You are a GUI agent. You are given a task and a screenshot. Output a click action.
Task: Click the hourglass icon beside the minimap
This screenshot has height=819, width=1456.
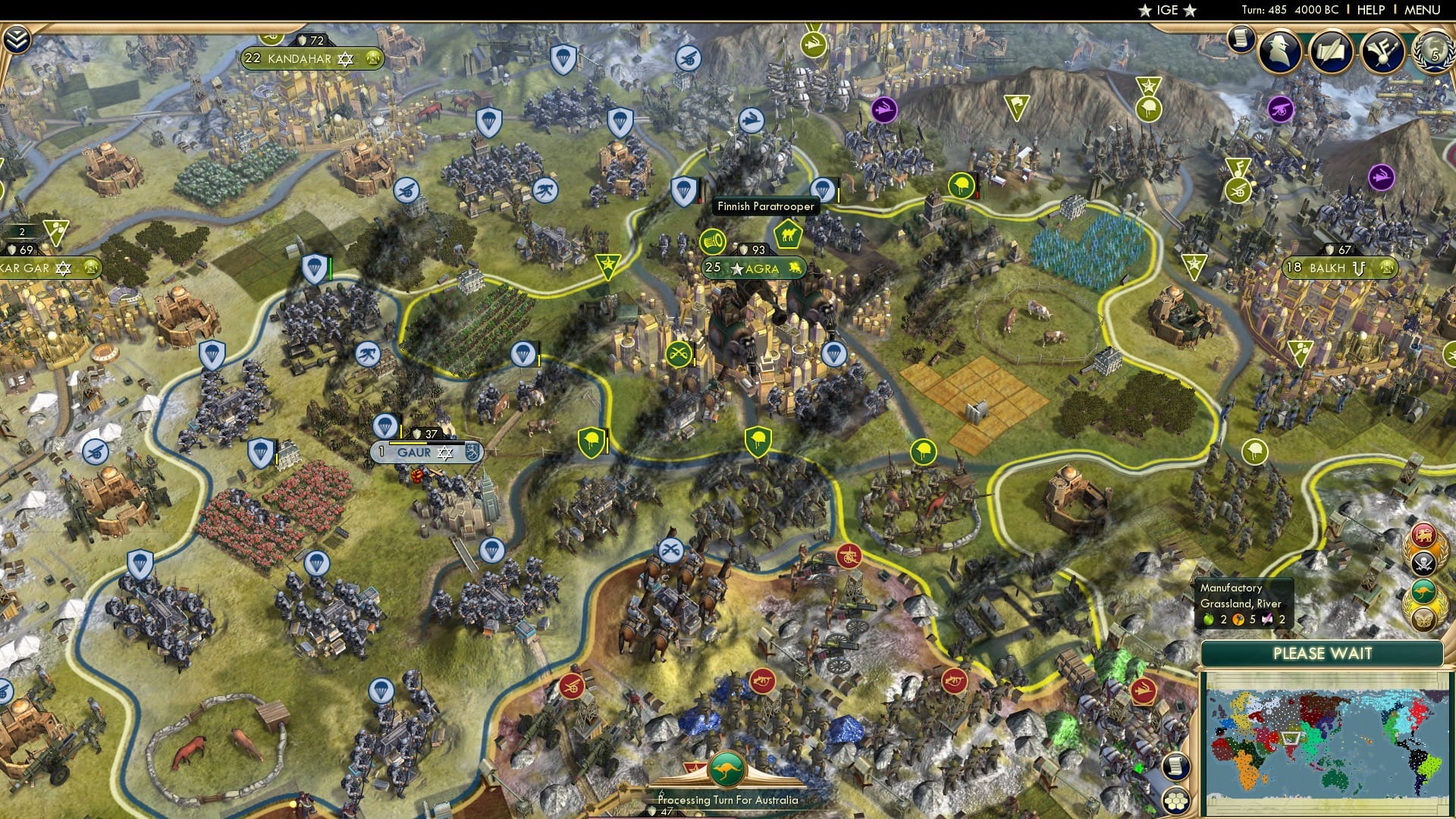(1176, 766)
